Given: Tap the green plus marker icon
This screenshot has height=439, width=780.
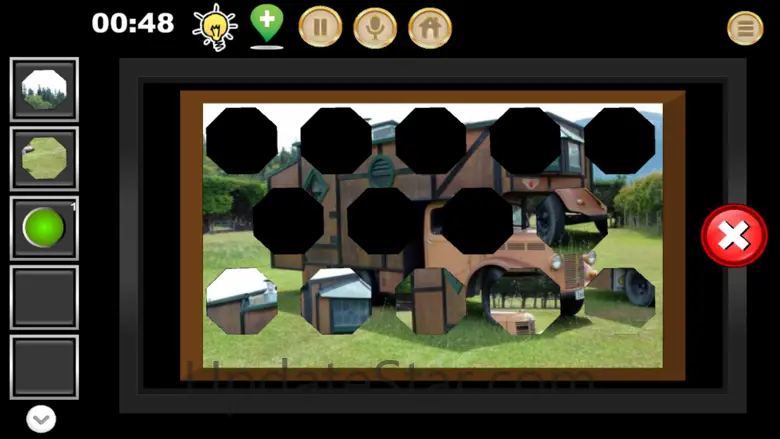Looking at the screenshot, I should [266, 24].
